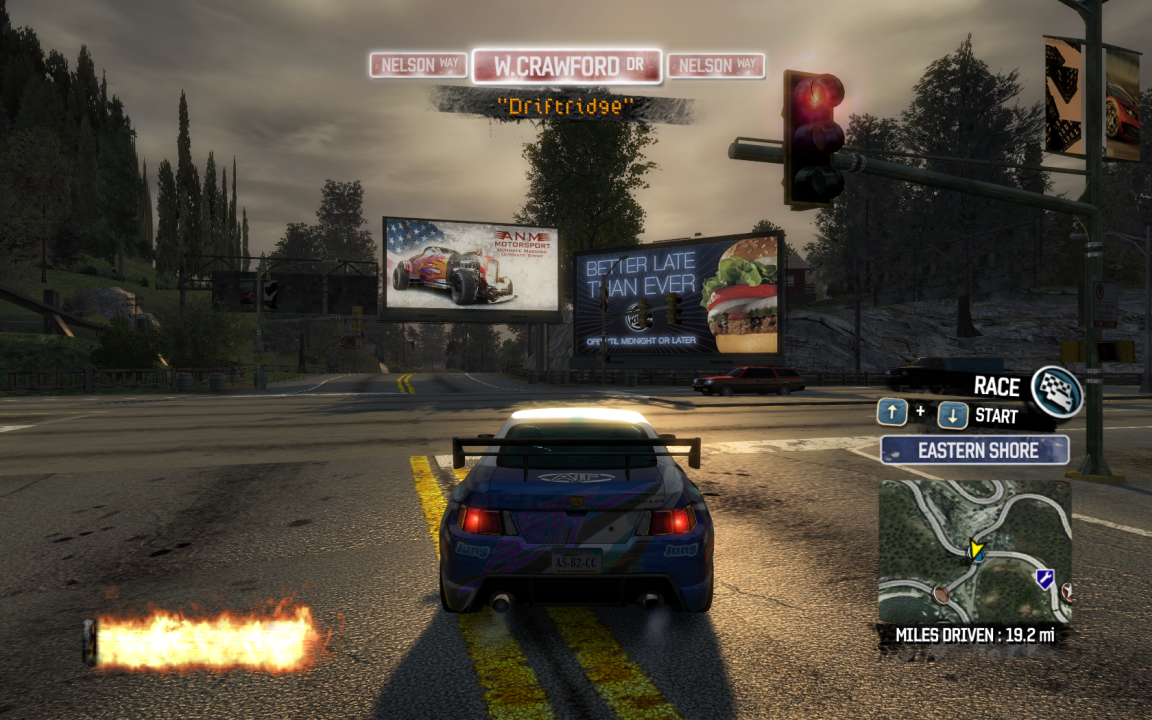Choose the right Nelson Way street sign

715,66
